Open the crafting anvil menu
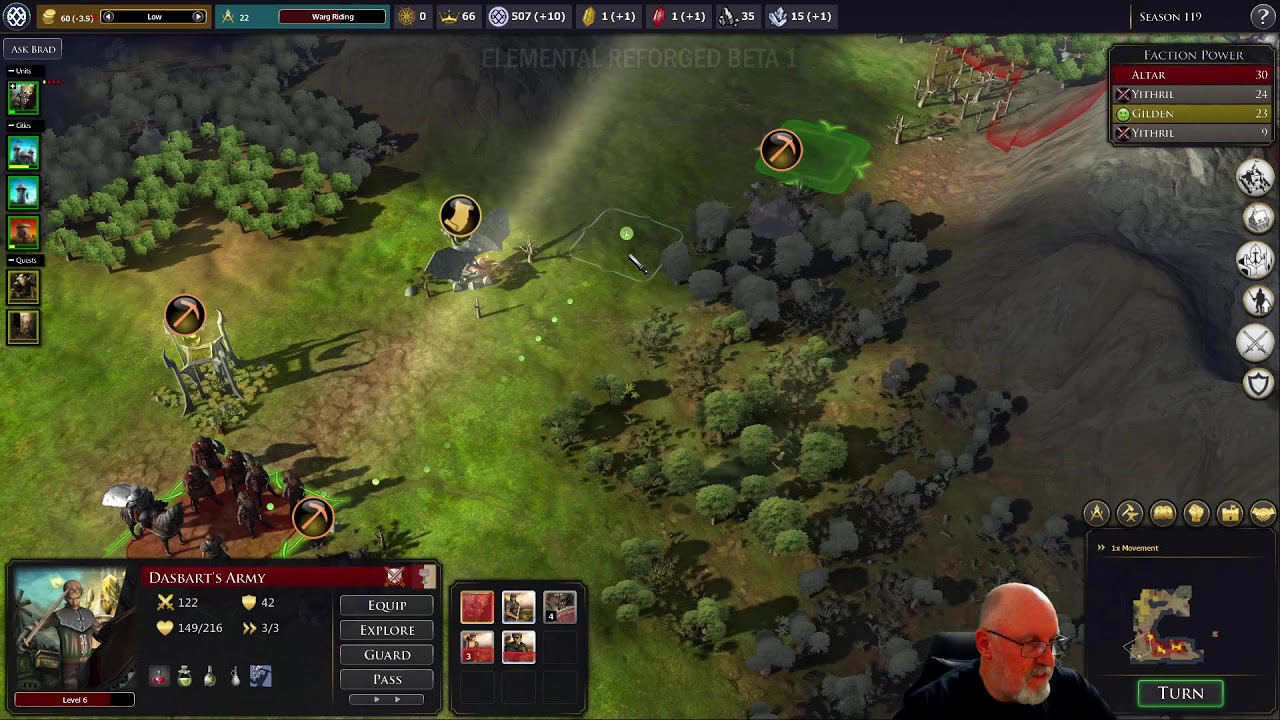This screenshot has width=1280, height=720. point(1129,513)
